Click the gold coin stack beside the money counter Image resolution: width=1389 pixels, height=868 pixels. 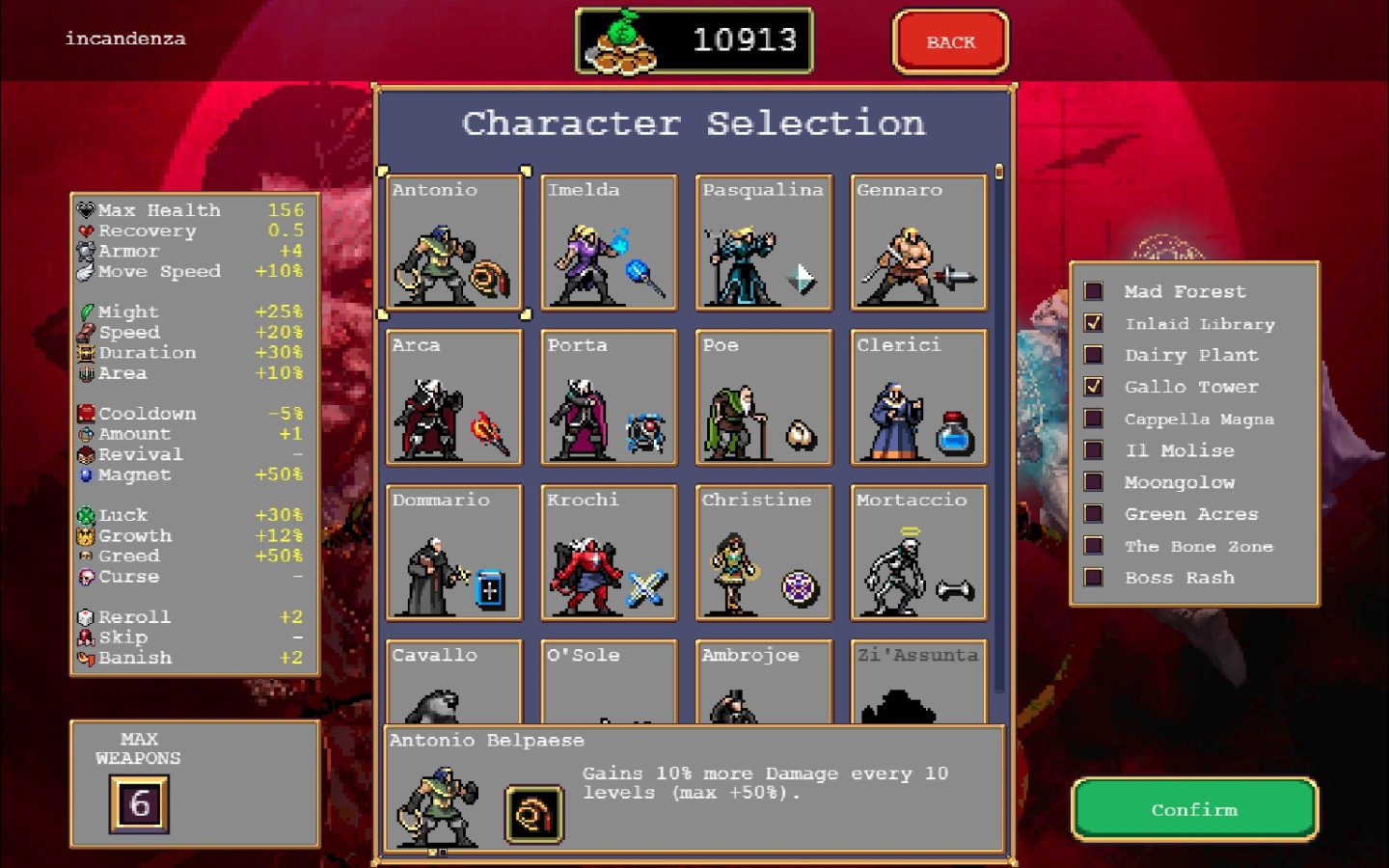(620, 41)
